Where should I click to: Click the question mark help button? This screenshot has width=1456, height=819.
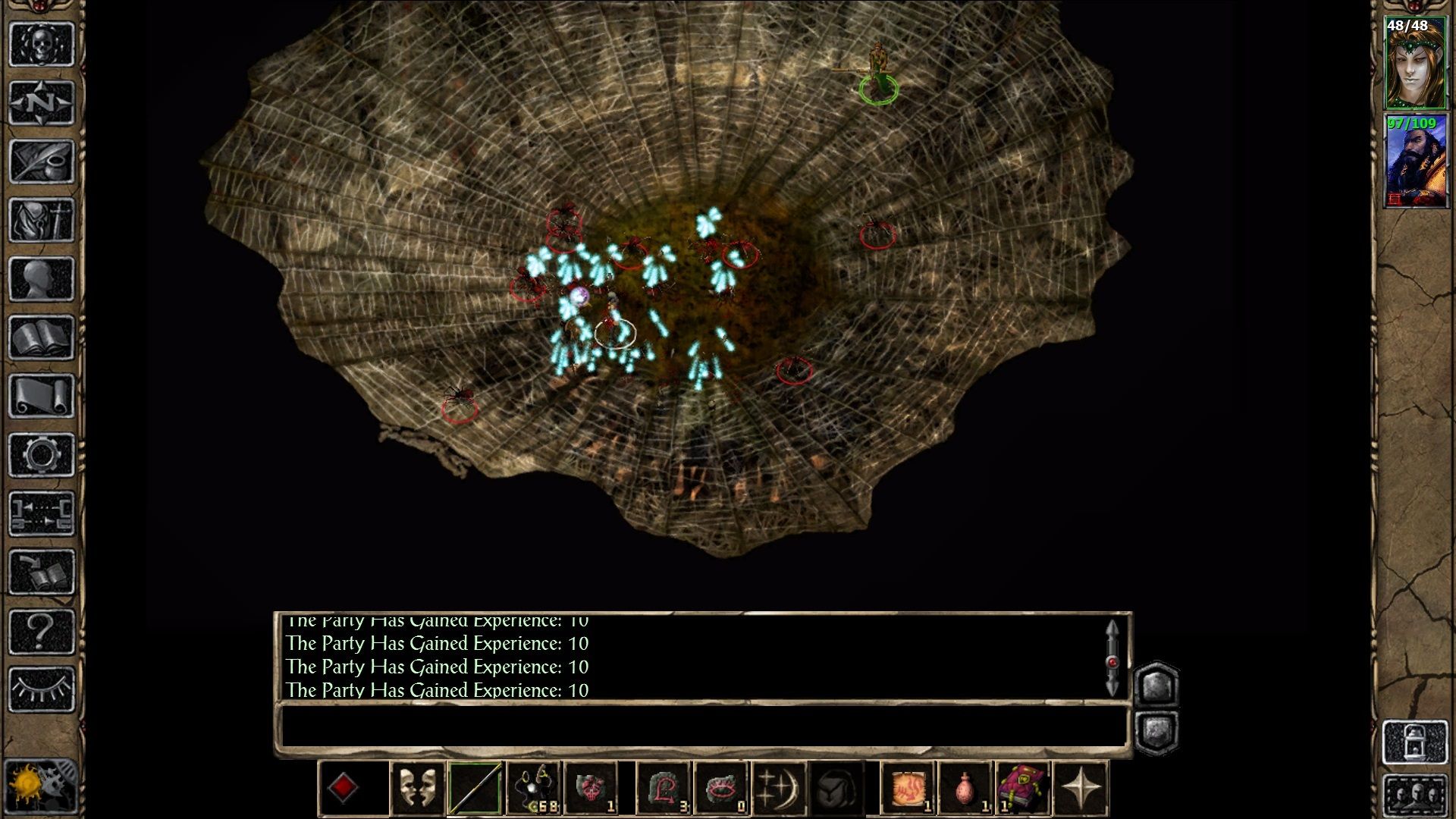(x=42, y=631)
